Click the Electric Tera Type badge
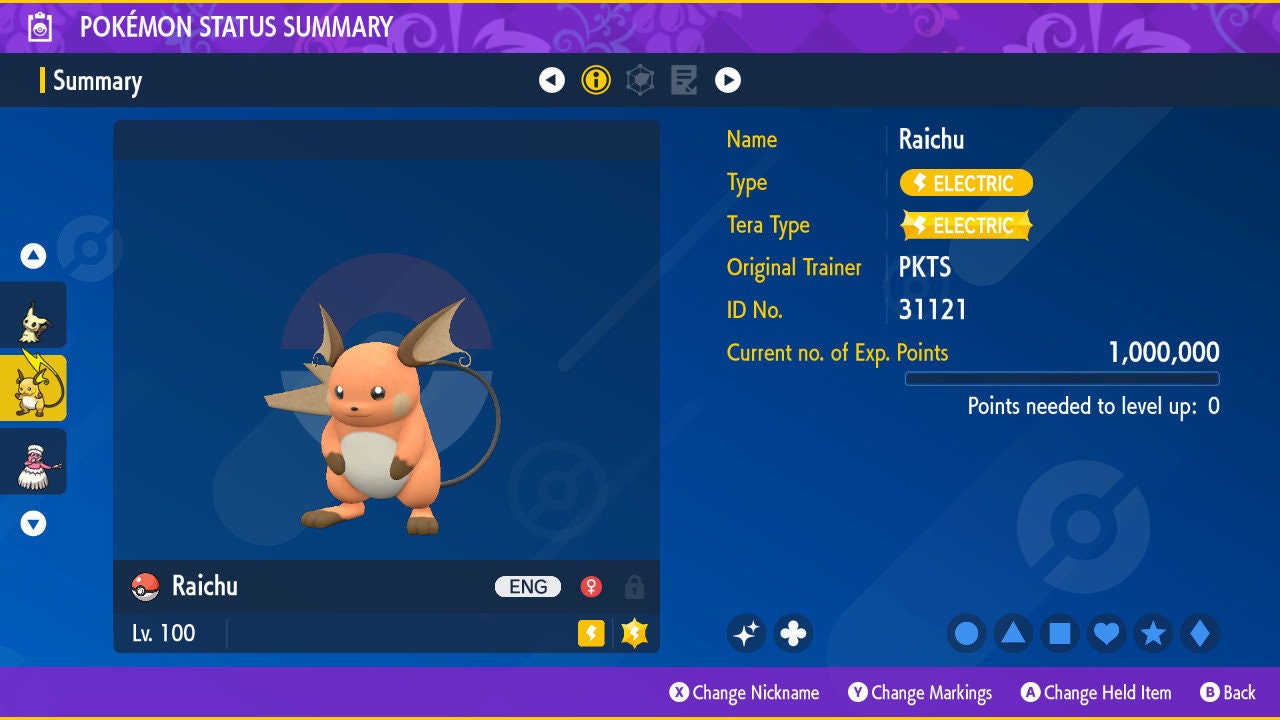Screen dimensions: 1280x720 coord(966,226)
